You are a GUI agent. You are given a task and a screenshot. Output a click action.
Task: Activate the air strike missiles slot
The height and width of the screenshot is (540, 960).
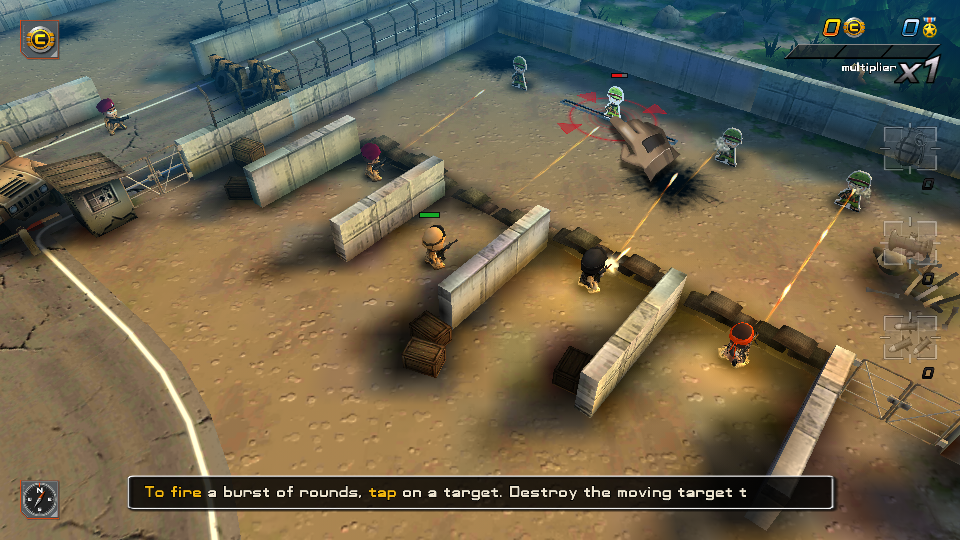tap(909, 337)
